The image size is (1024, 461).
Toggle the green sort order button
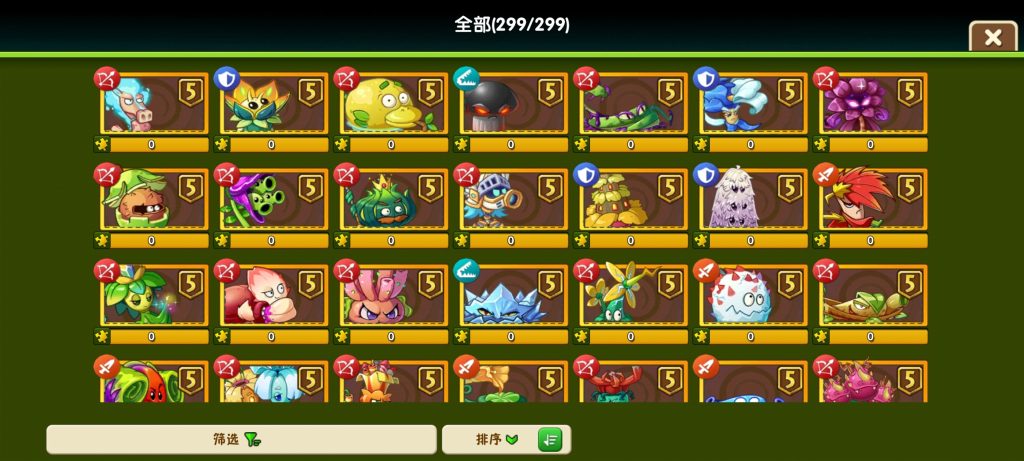(550, 439)
